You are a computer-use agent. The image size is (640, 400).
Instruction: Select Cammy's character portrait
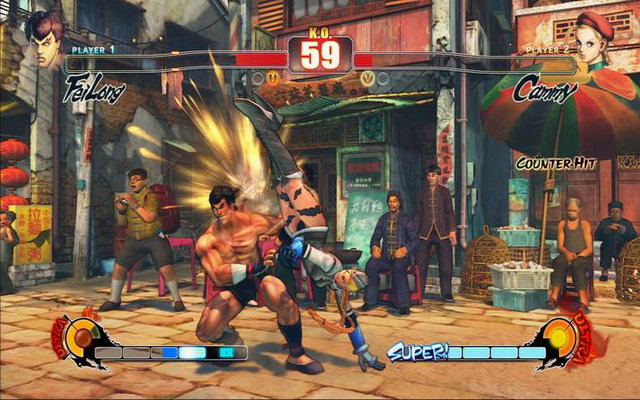coord(598,37)
